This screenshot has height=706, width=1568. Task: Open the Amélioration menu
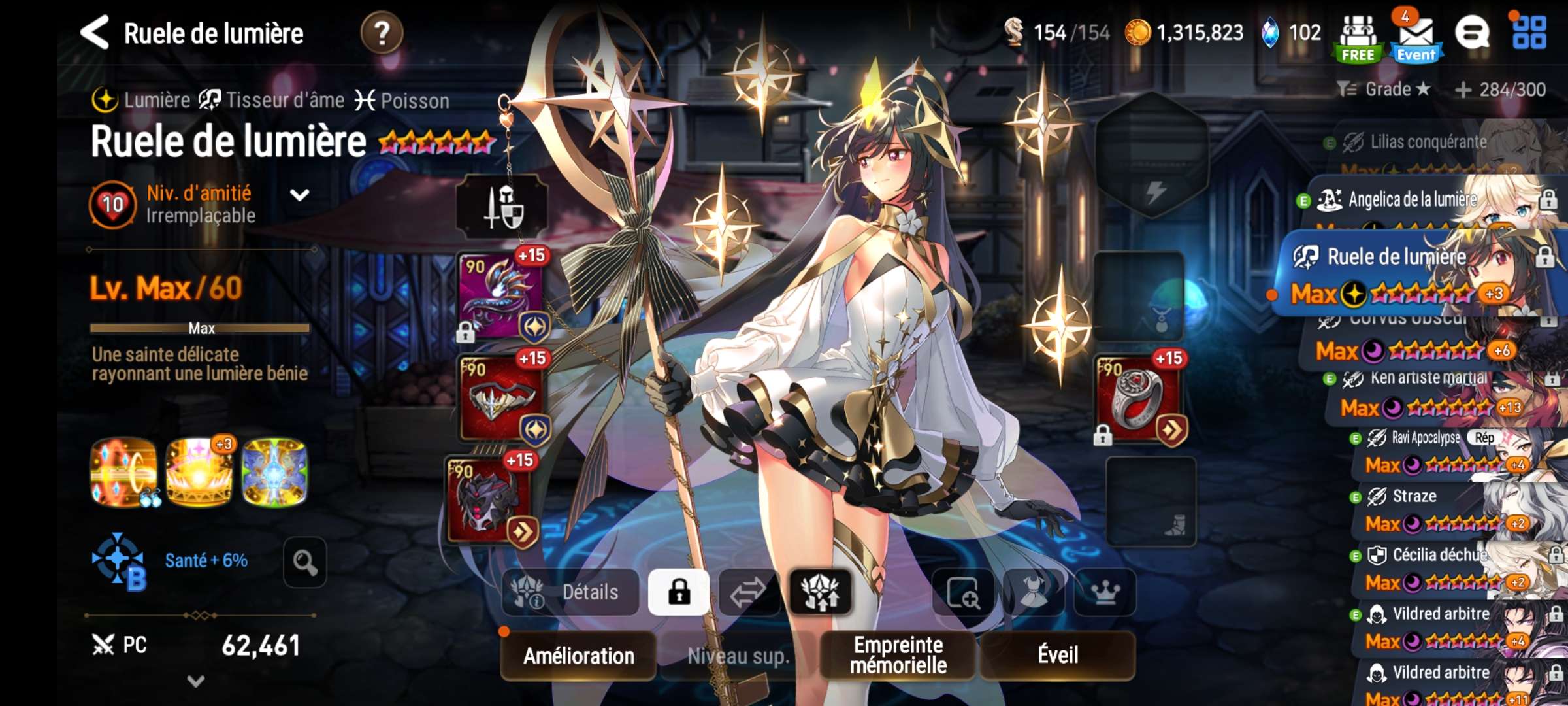pyautogui.click(x=578, y=655)
